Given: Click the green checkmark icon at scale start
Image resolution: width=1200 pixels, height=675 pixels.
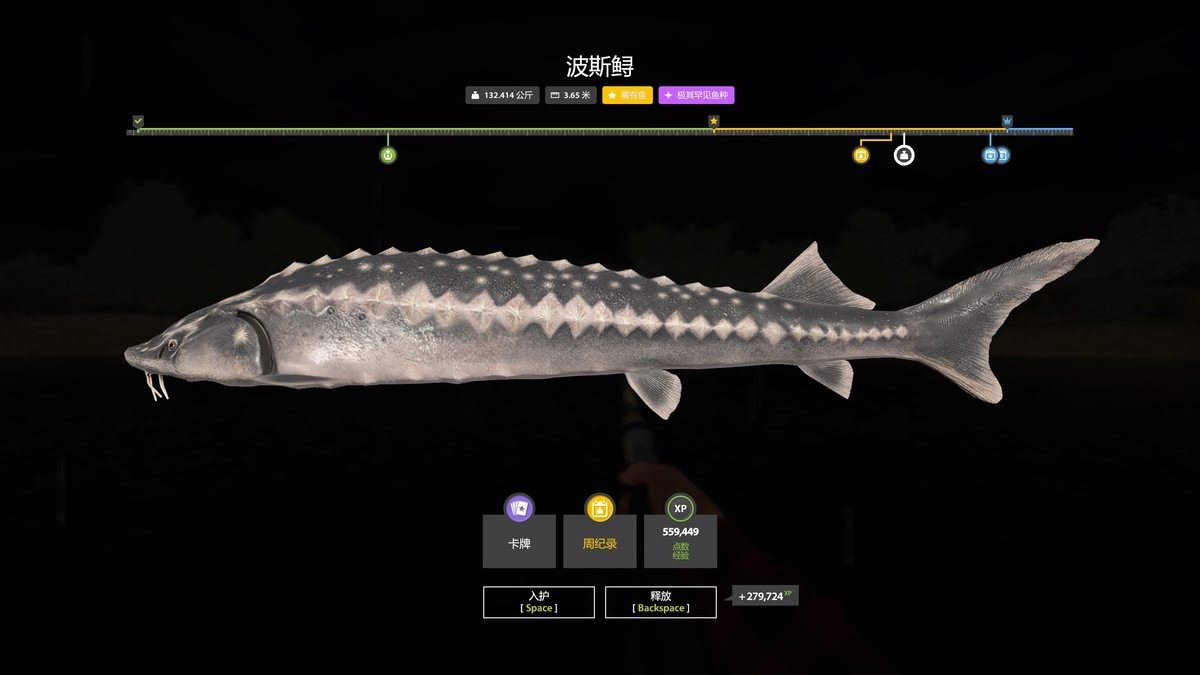Looking at the screenshot, I should [x=138, y=122].
